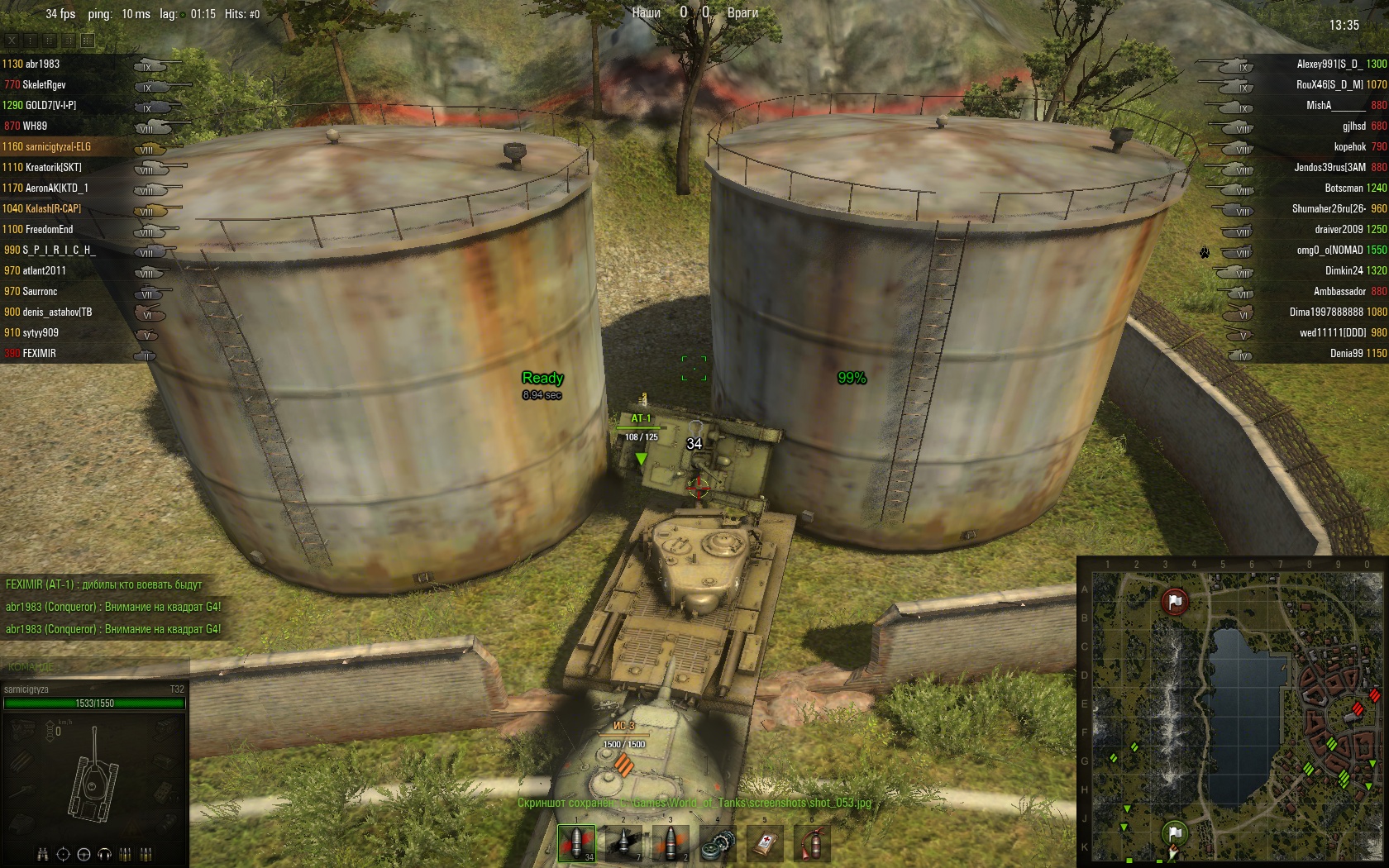
Task: Select the armor-piercing shell with 34 rounds
Action: pos(576,843)
